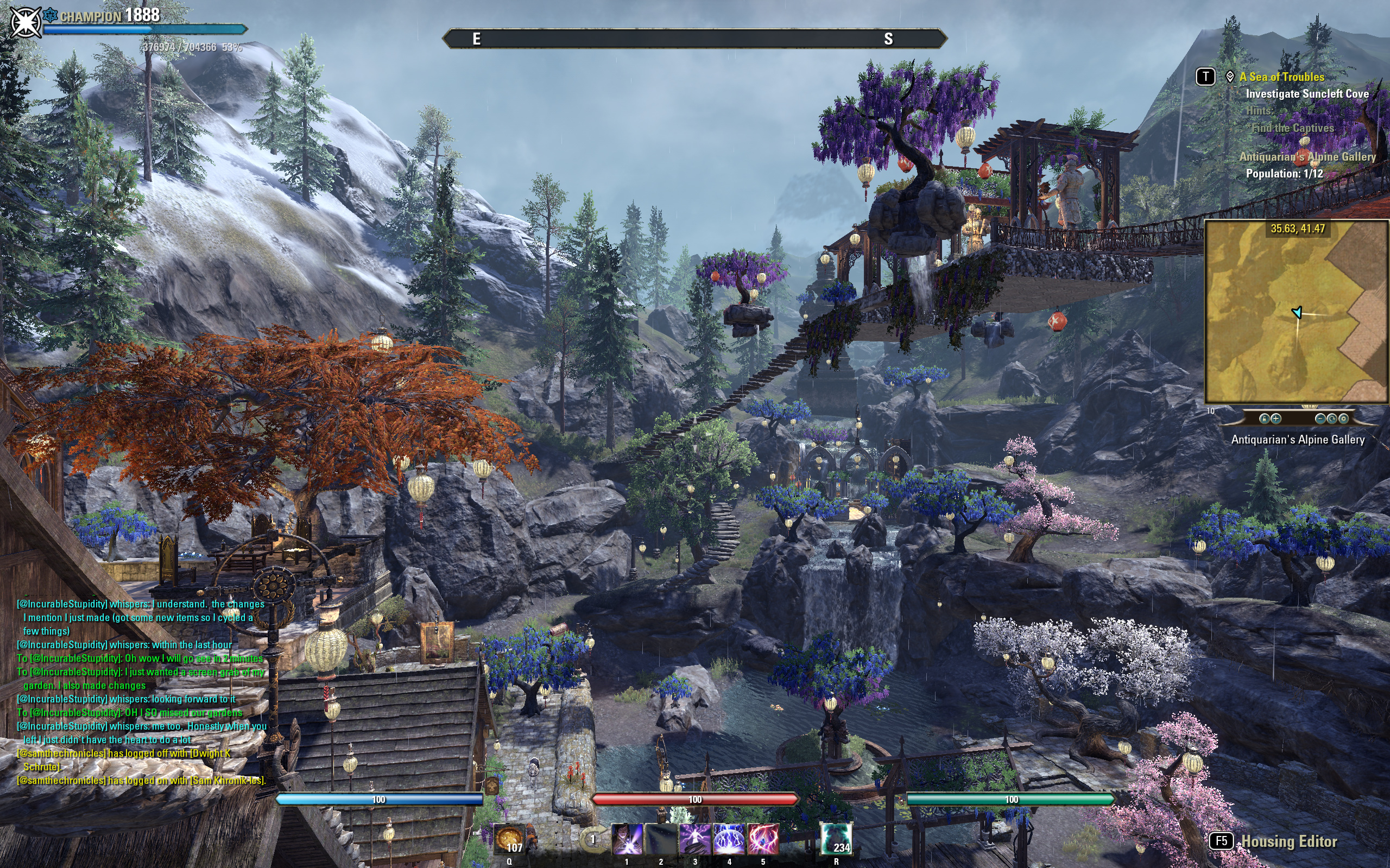Fire the teal ultimate ability icon
Image resolution: width=1390 pixels, height=868 pixels.
pos(836,839)
